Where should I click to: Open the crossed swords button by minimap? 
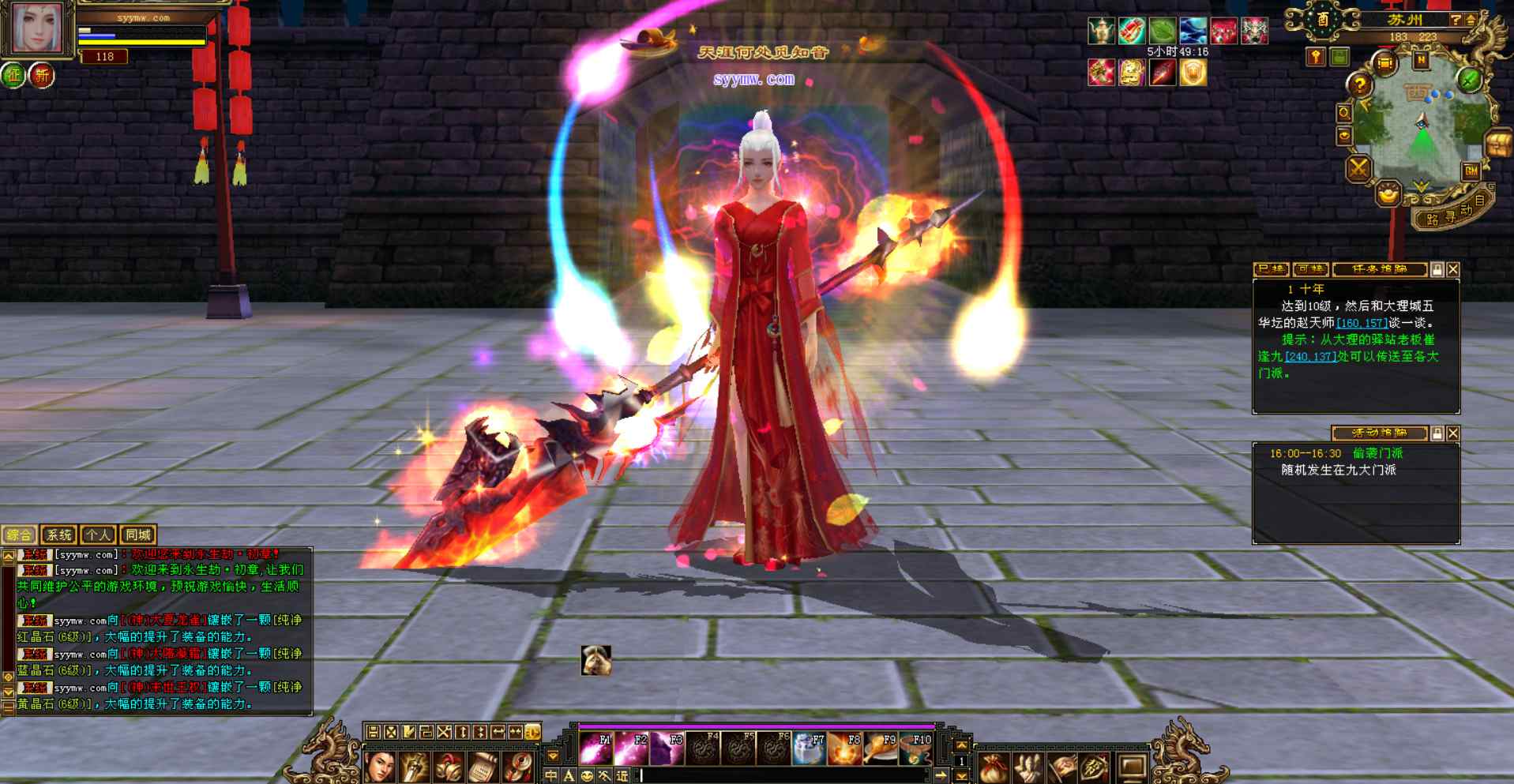click(x=1358, y=168)
